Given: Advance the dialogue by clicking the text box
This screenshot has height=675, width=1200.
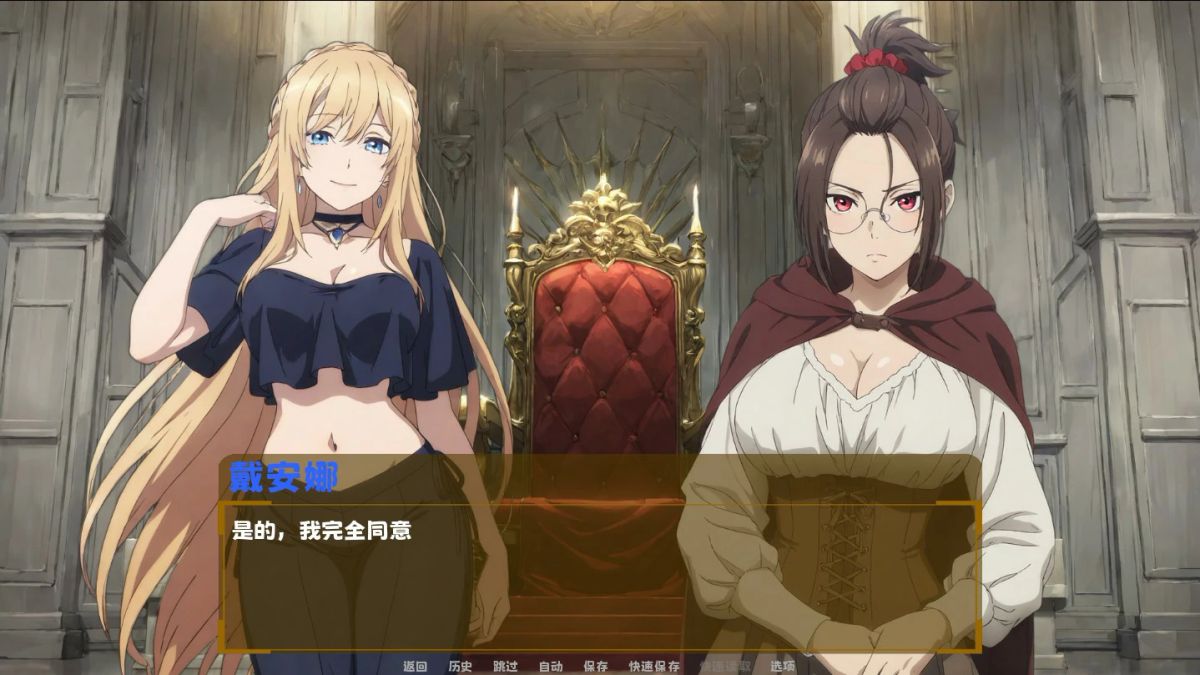Looking at the screenshot, I should click(600, 580).
